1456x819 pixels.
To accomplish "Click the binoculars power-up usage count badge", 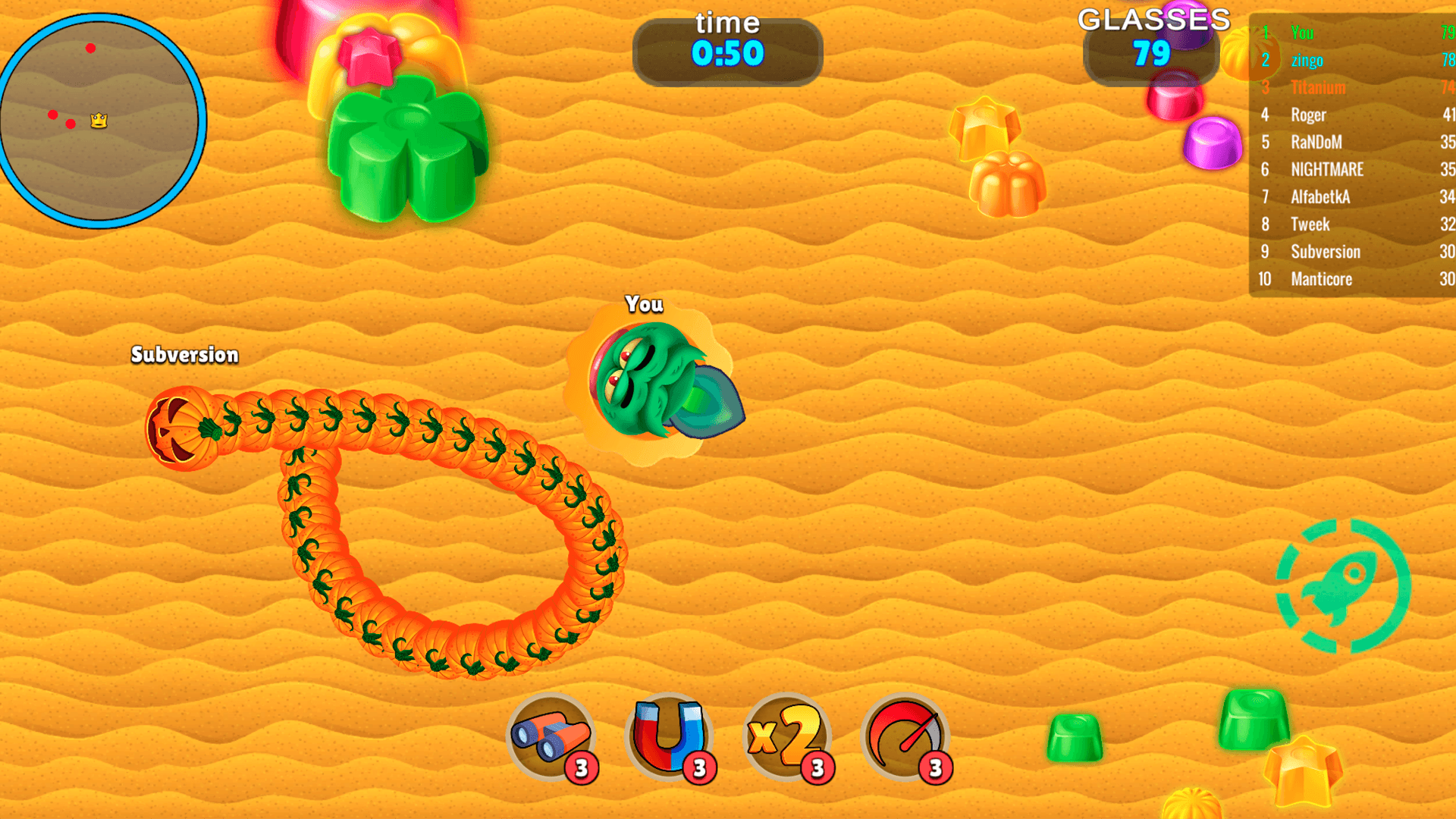I will click(x=580, y=767).
